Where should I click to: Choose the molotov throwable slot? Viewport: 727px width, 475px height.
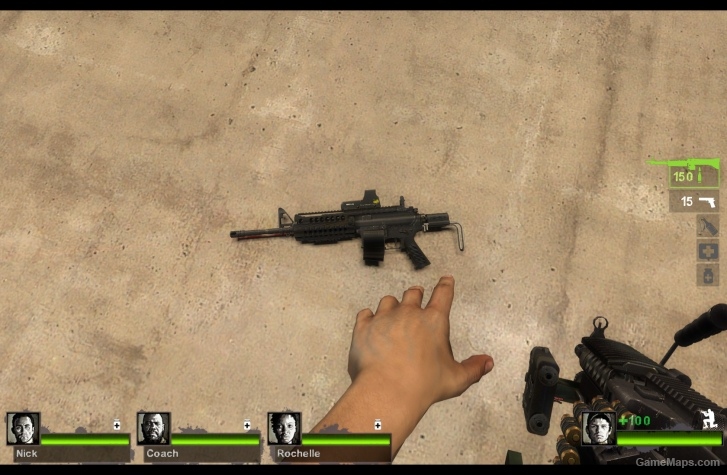707,227
